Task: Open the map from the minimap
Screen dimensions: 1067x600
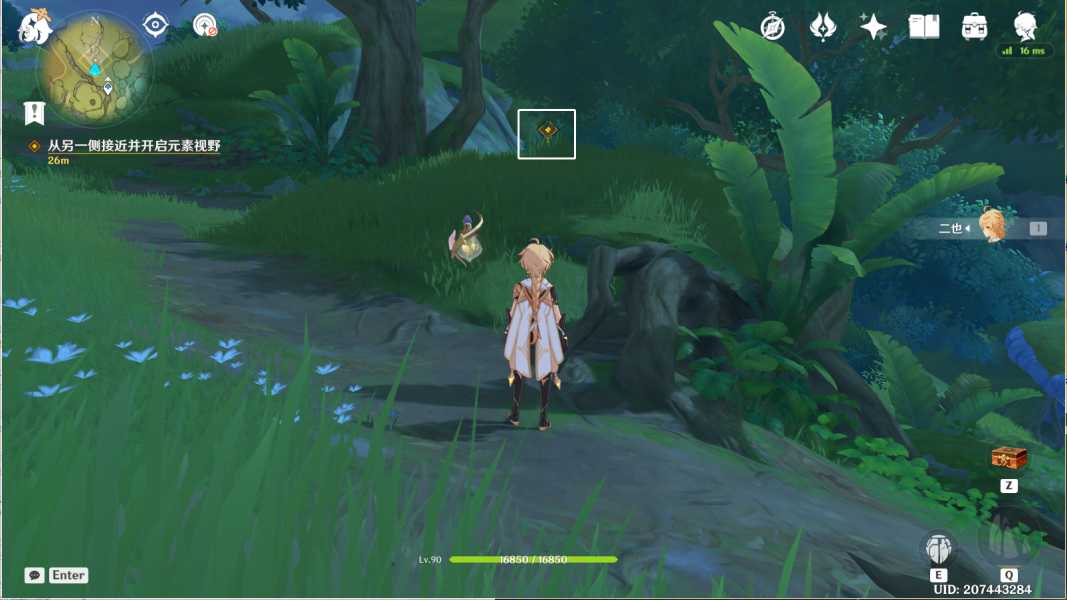Action: coord(95,68)
